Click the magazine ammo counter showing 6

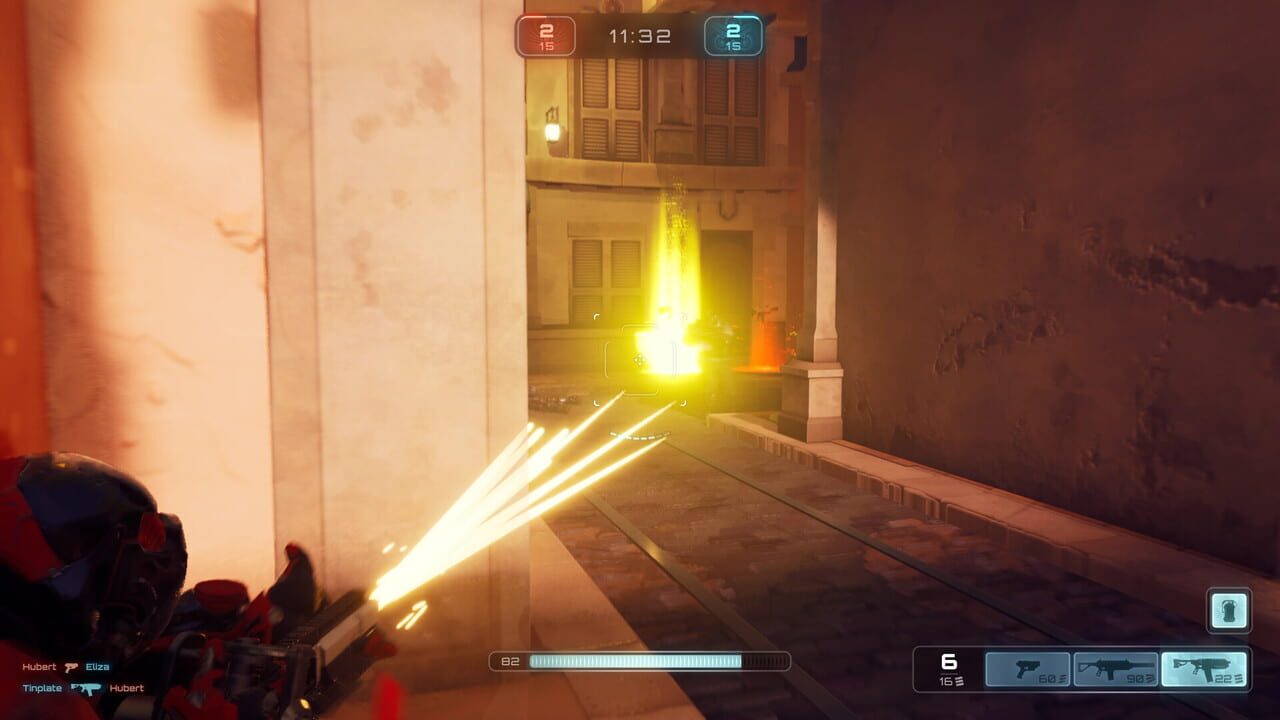950,661
